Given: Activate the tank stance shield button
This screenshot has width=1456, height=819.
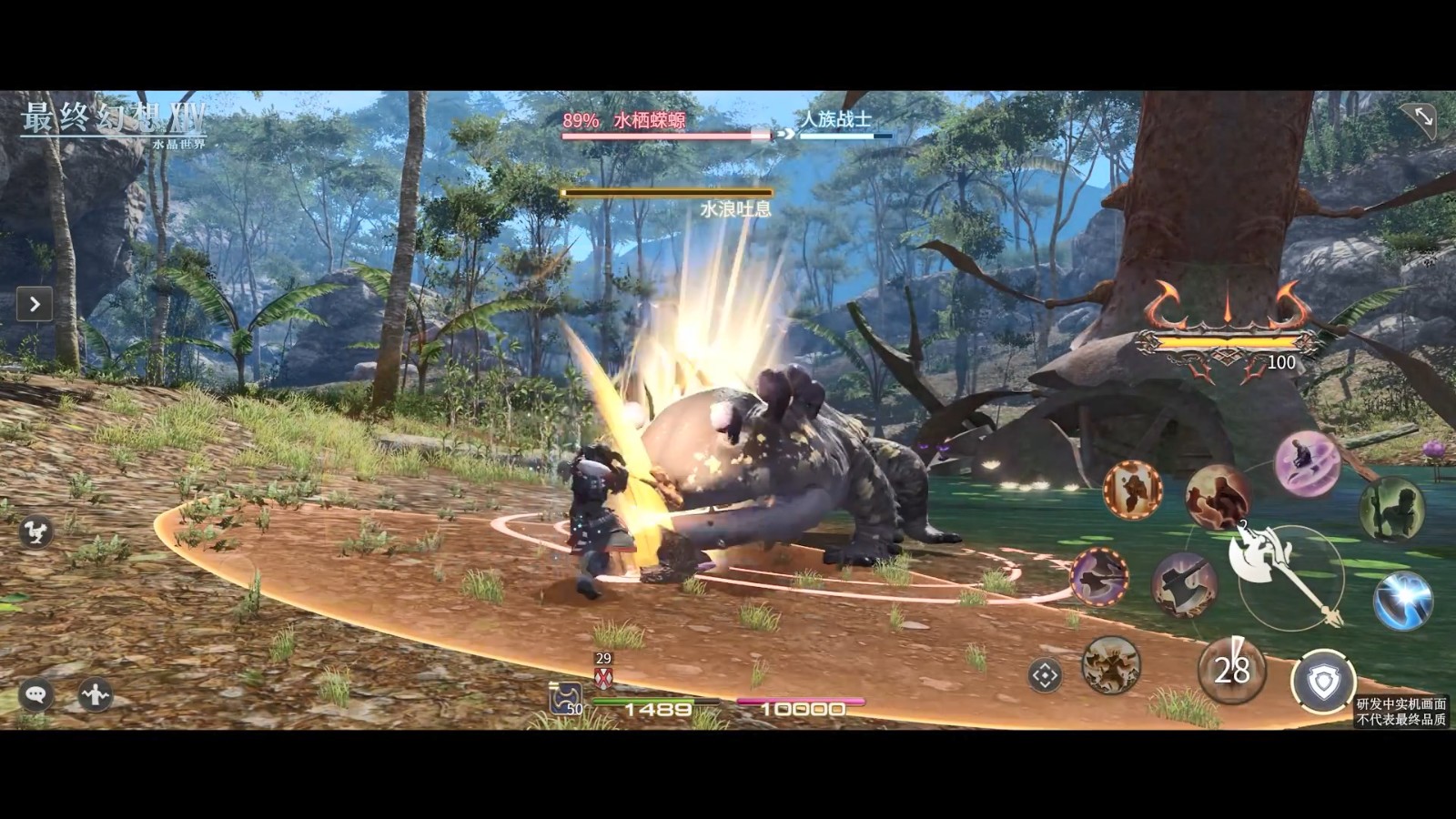Looking at the screenshot, I should coord(1322,681).
